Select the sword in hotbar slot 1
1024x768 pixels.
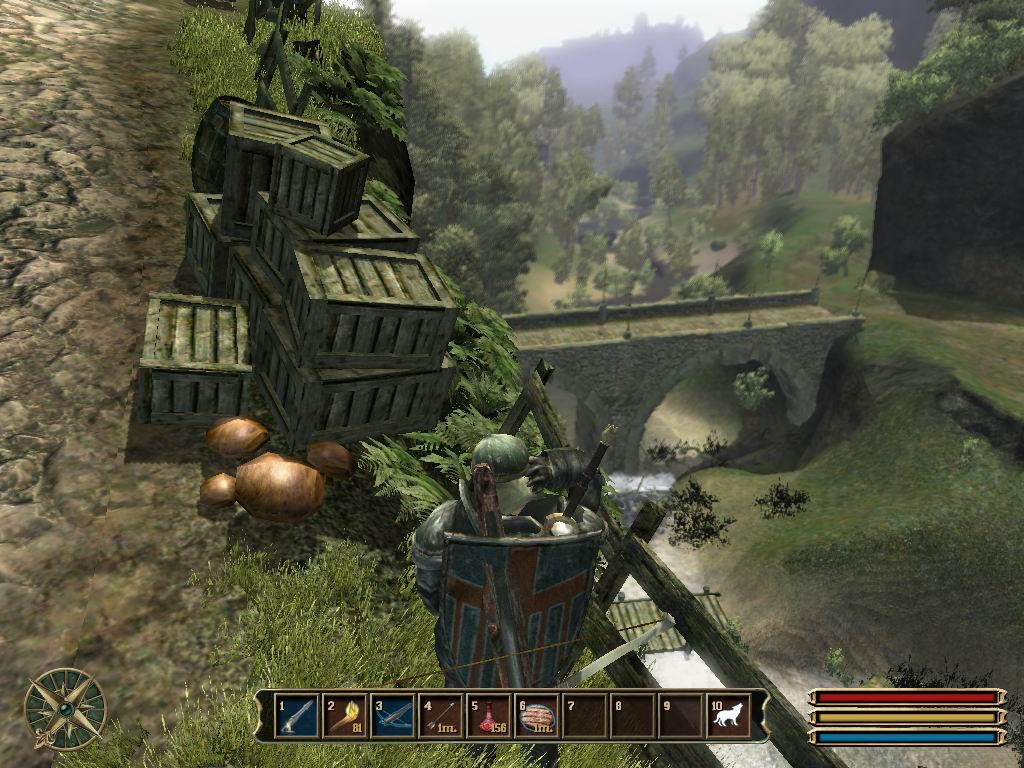pos(297,716)
